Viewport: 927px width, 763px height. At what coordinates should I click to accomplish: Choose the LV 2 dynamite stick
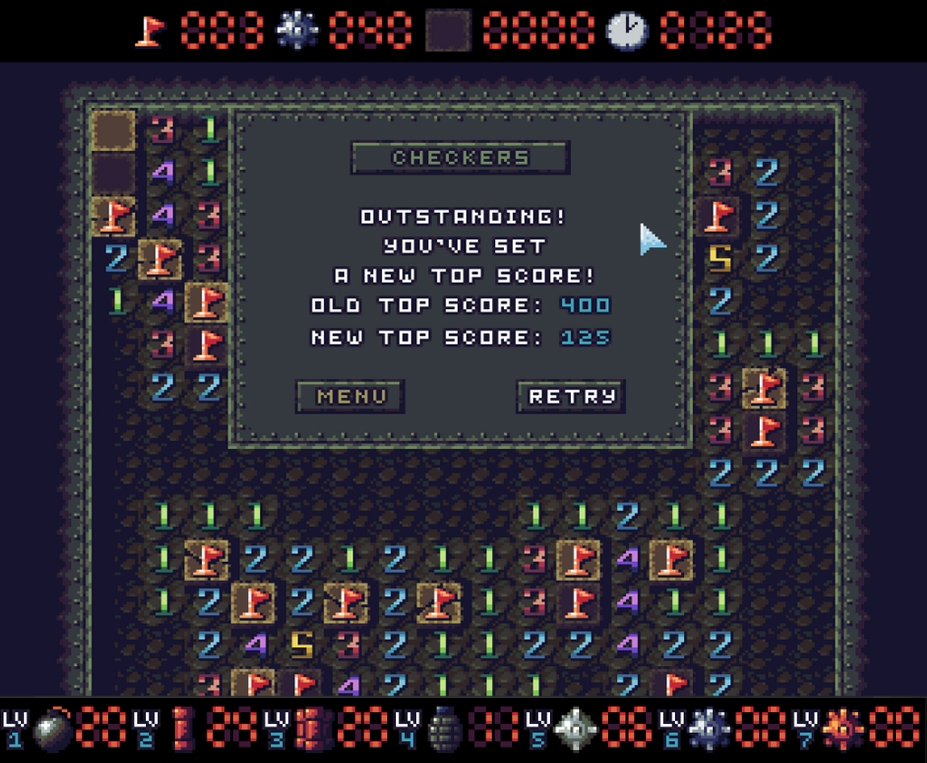point(181,729)
